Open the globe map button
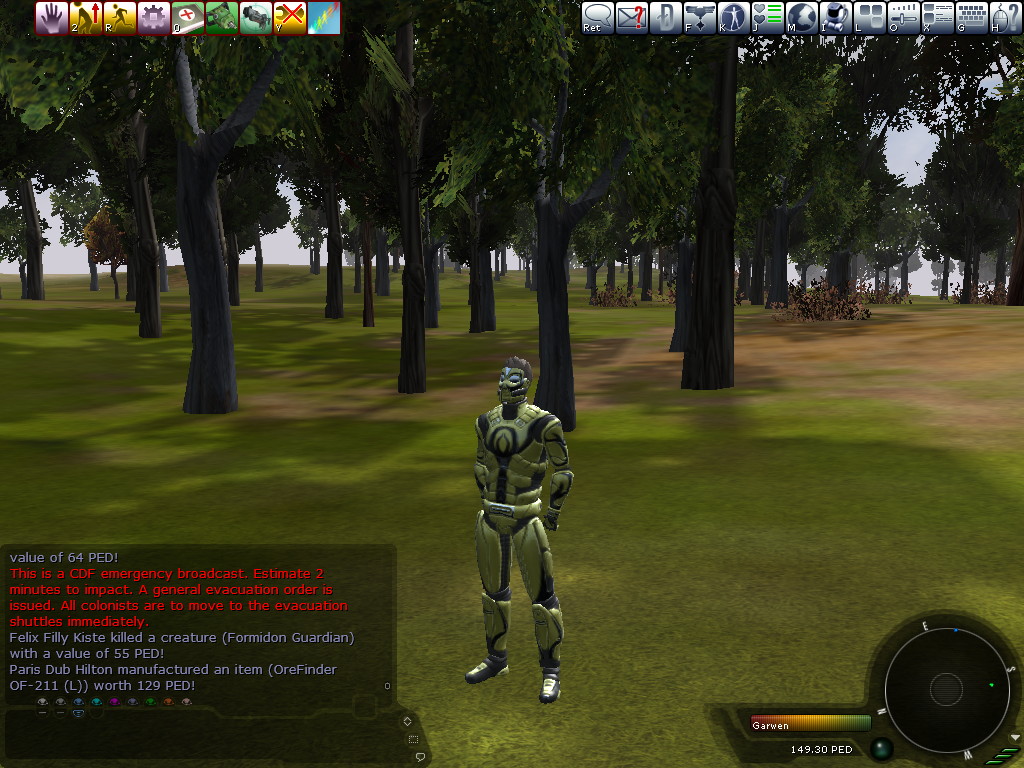 (801, 17)
